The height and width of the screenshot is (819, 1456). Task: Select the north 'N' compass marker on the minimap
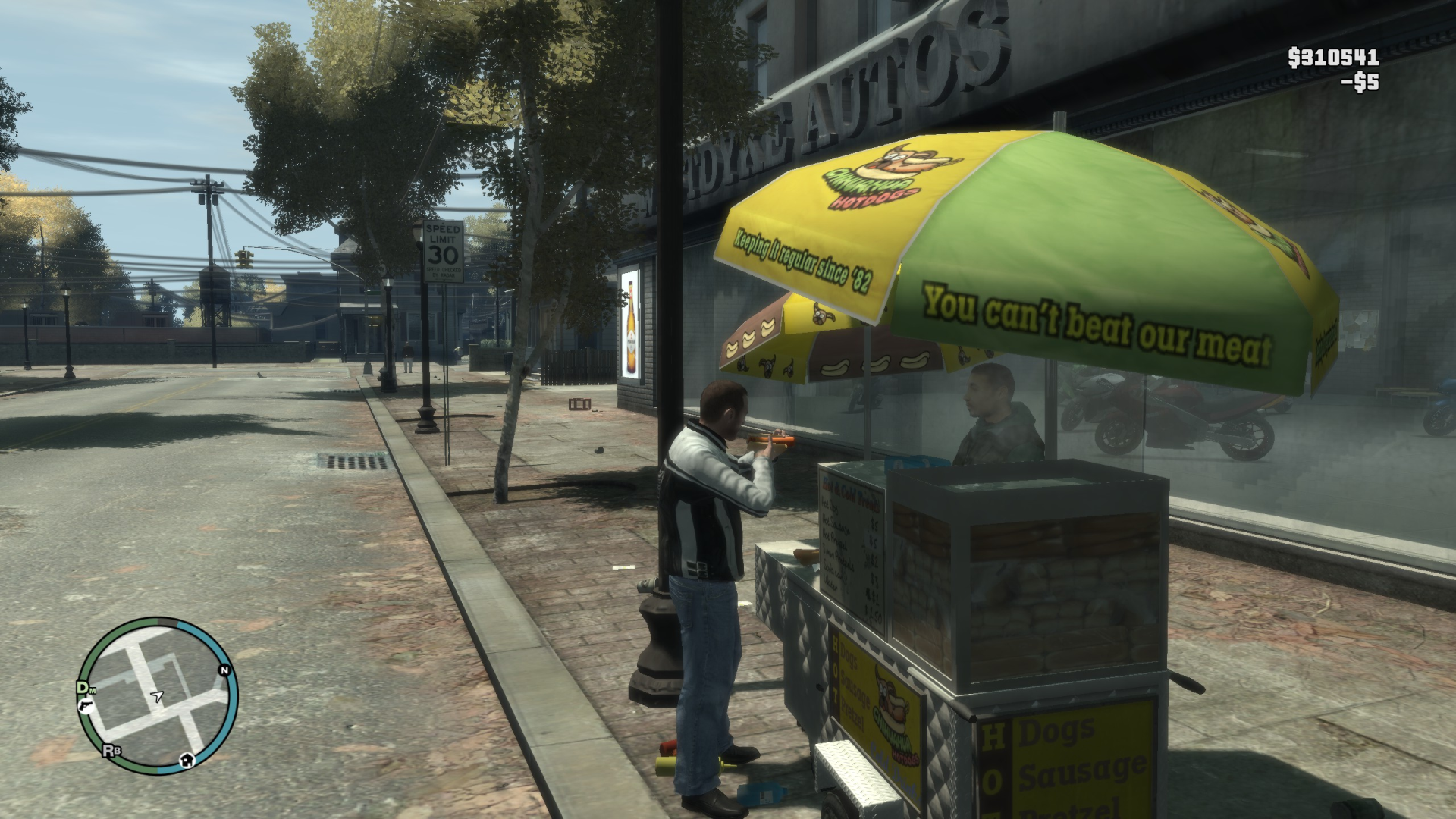pyautogui.click(x=224, y=670)
